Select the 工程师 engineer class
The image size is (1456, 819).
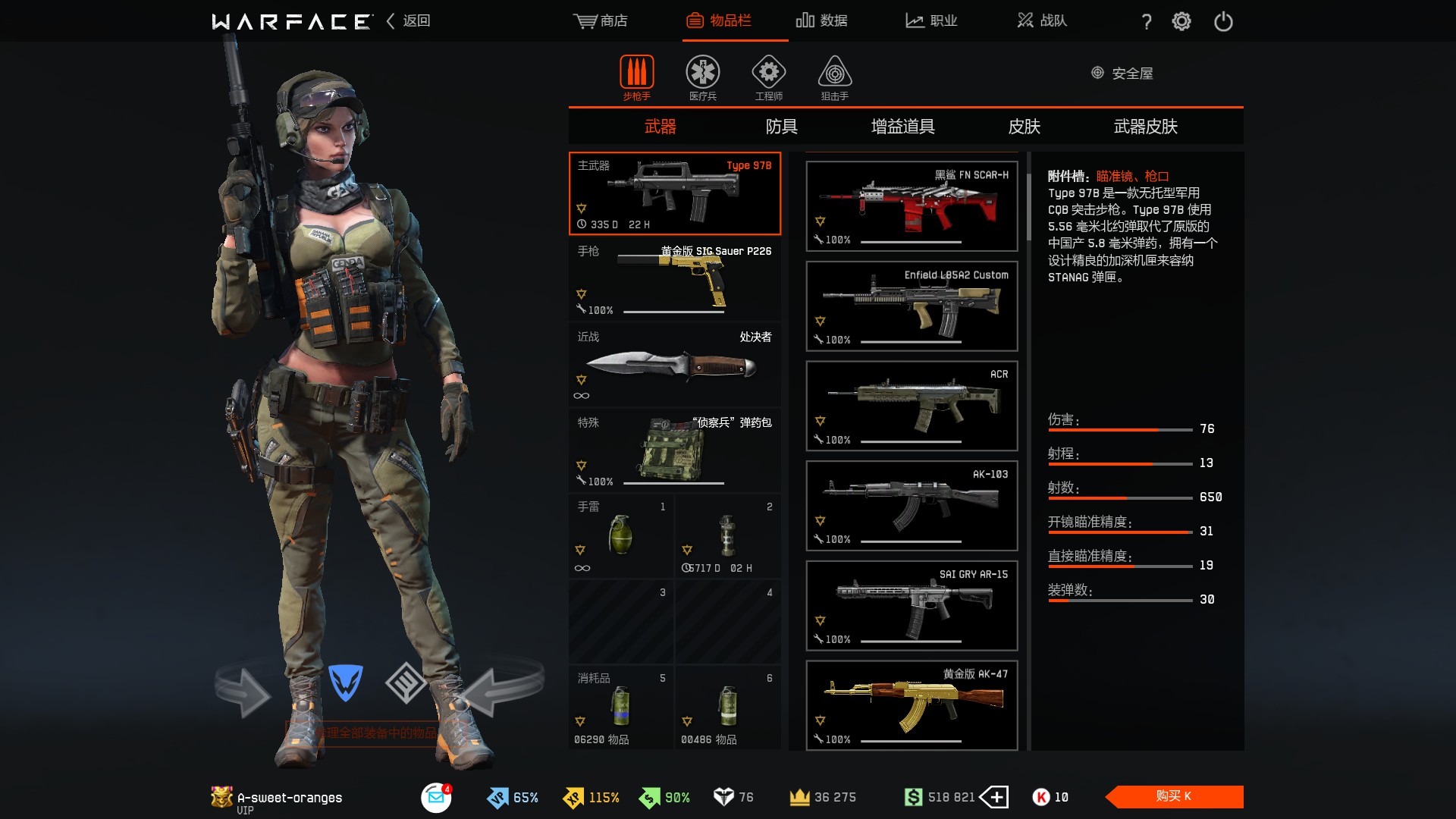click(x=768, y=77)
